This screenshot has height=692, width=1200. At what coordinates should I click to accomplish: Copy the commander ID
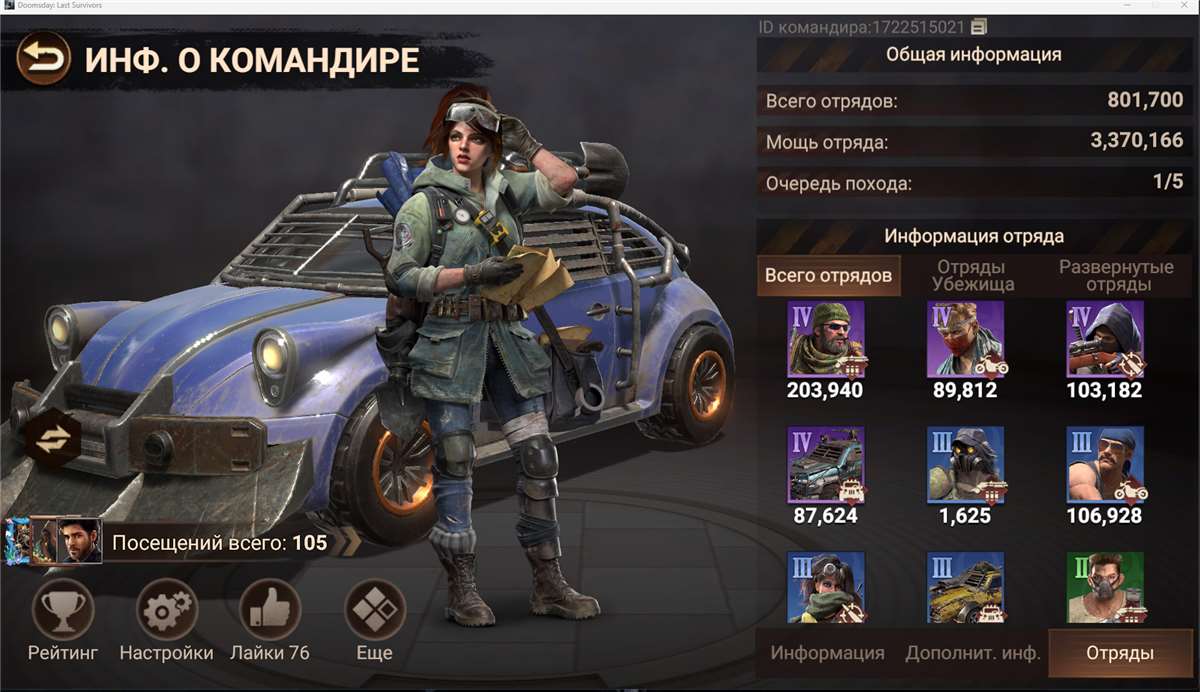[x=979, y=26]
